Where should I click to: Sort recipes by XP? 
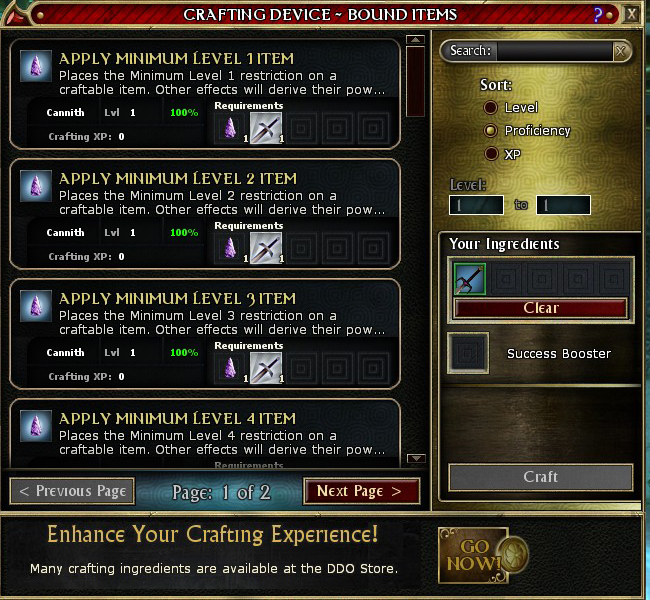(x=491, y=154)
